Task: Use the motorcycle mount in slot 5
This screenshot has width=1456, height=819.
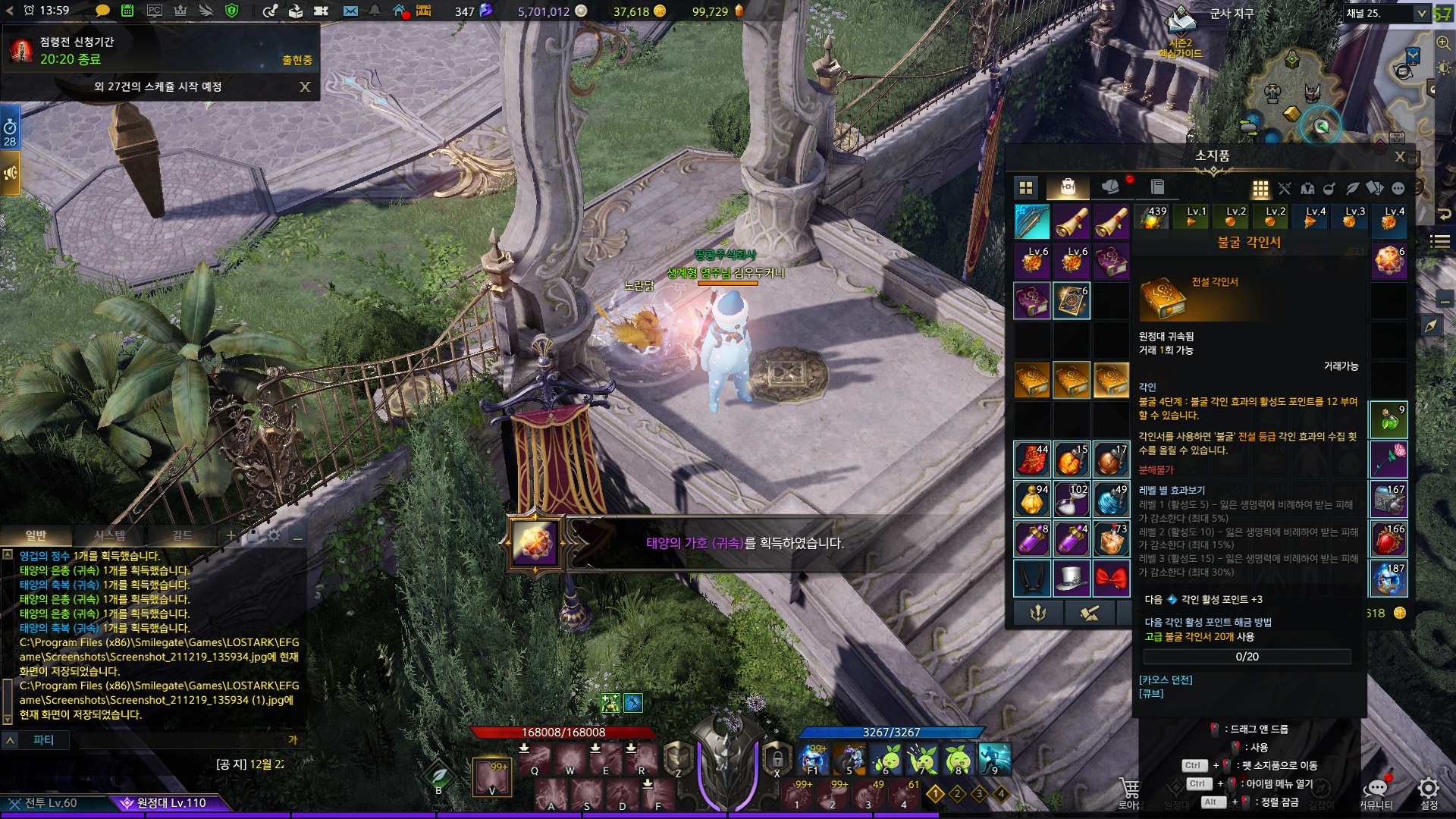Action: point(849,759)
